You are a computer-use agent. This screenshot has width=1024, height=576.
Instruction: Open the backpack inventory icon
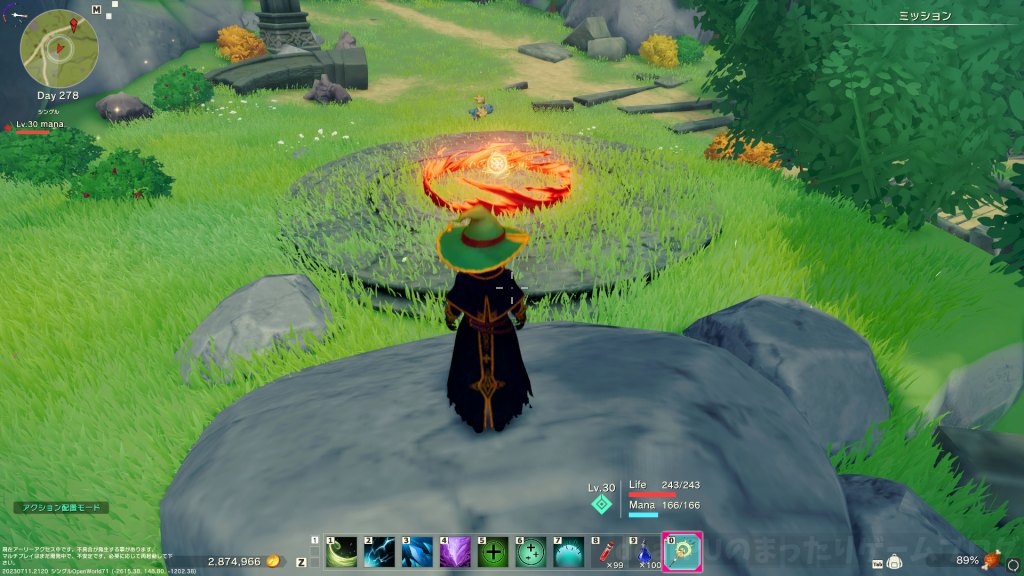coord(893,562)
